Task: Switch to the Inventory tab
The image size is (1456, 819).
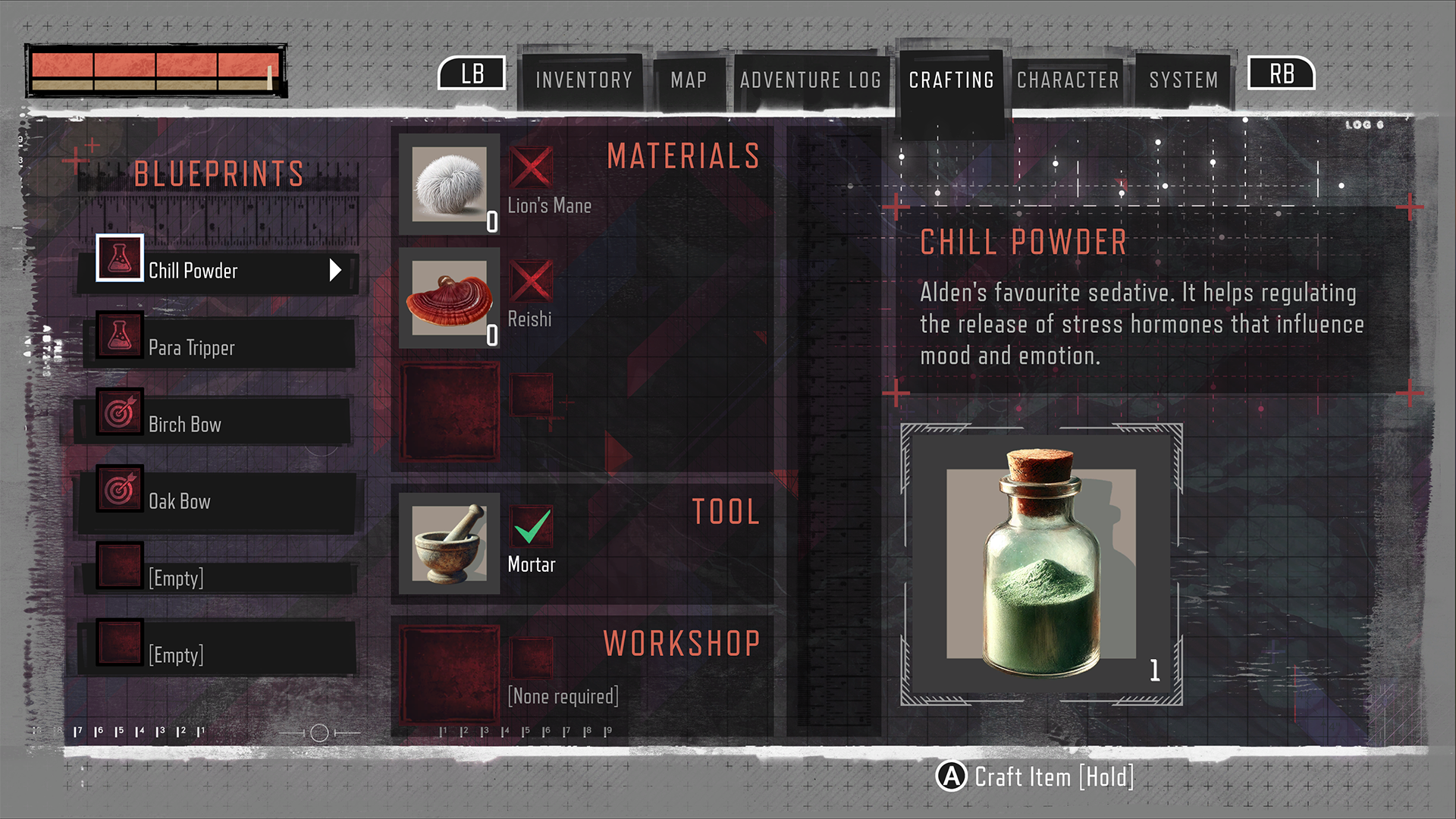Action: [582, 80]
